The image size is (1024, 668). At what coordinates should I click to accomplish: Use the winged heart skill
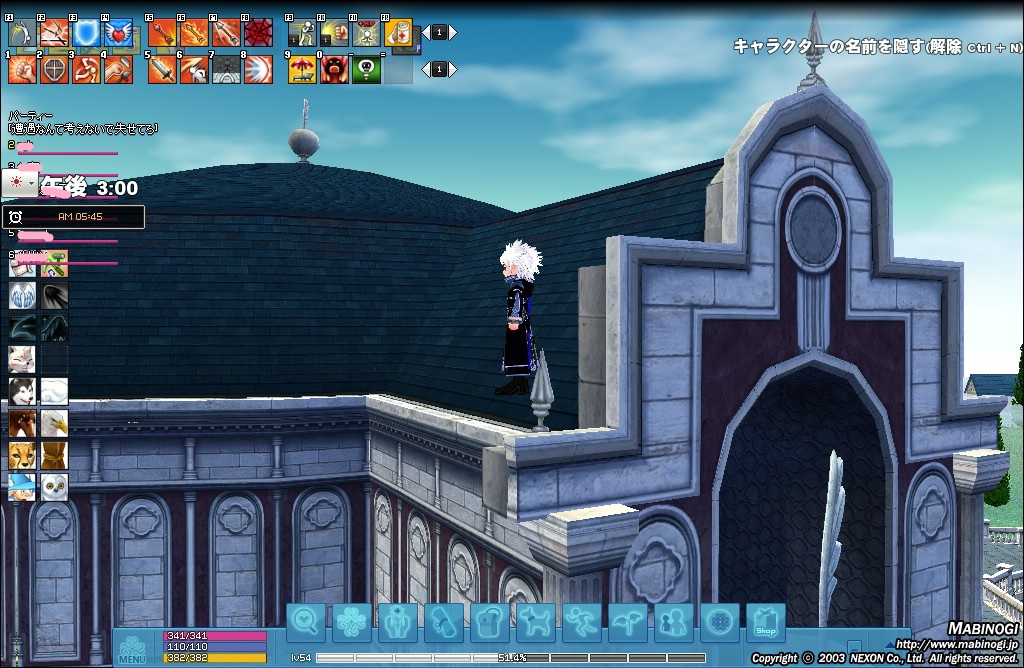pyautogui.click(x=118, y=33)
